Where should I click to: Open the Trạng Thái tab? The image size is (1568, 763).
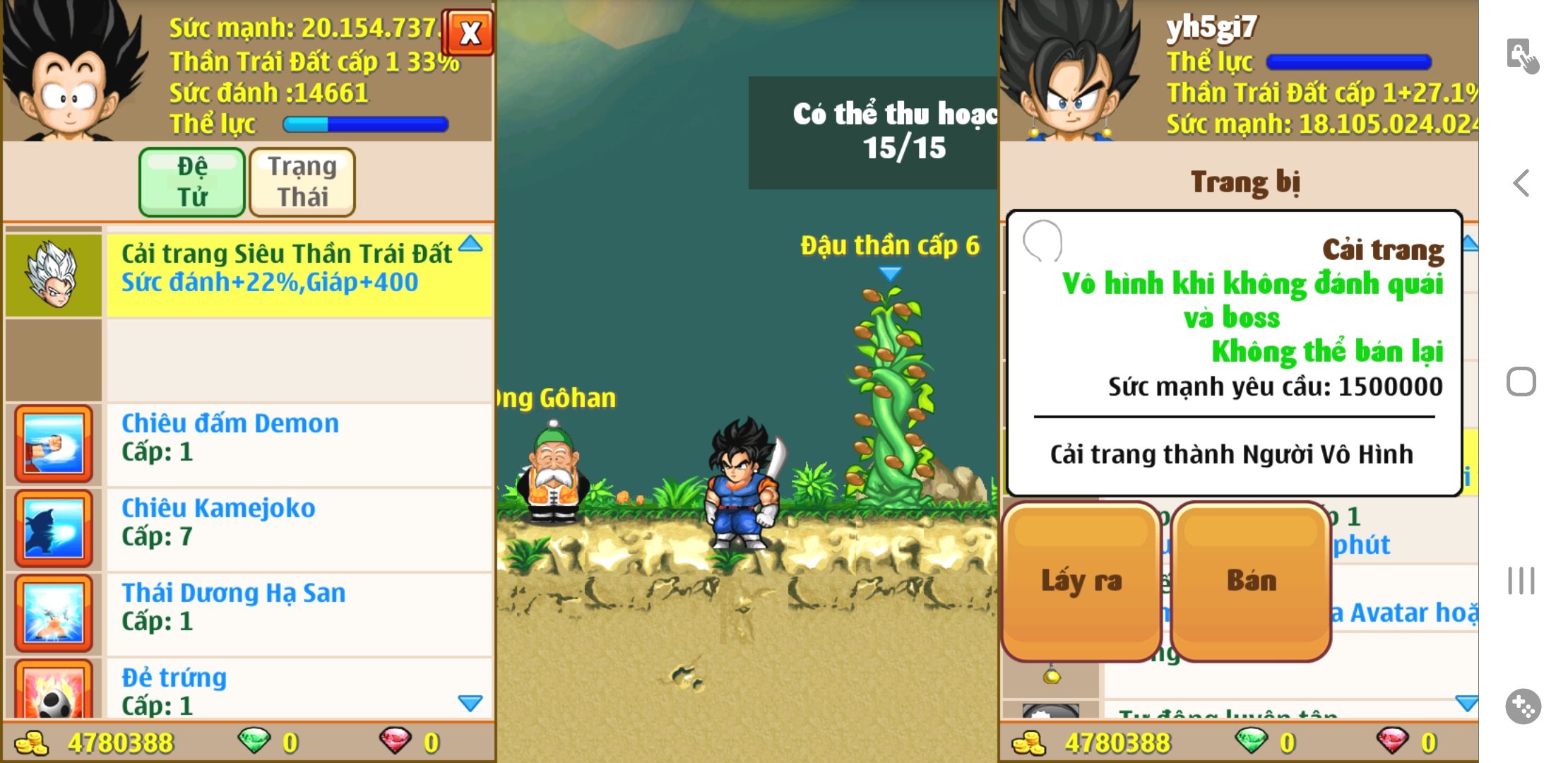pyautogui.click(x=302, y=182)
